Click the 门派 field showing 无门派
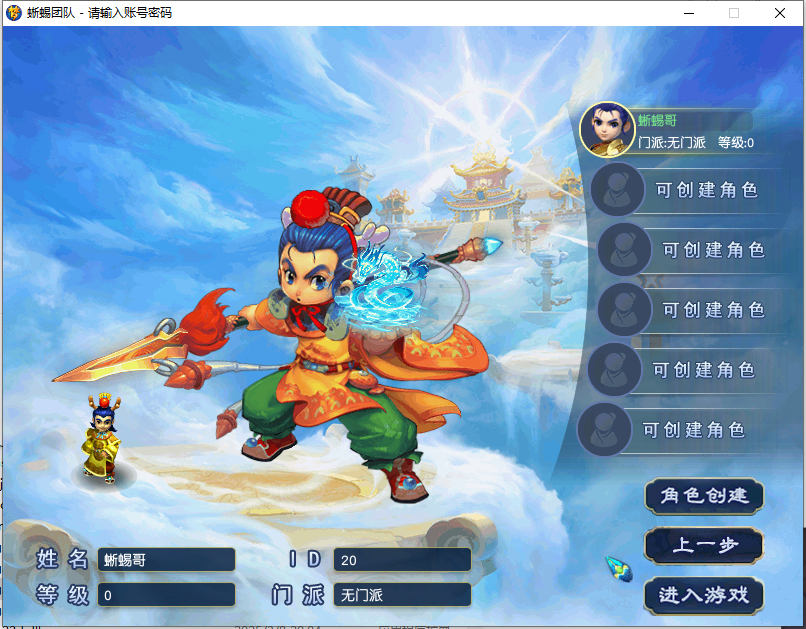 click(x=401, y=595)
